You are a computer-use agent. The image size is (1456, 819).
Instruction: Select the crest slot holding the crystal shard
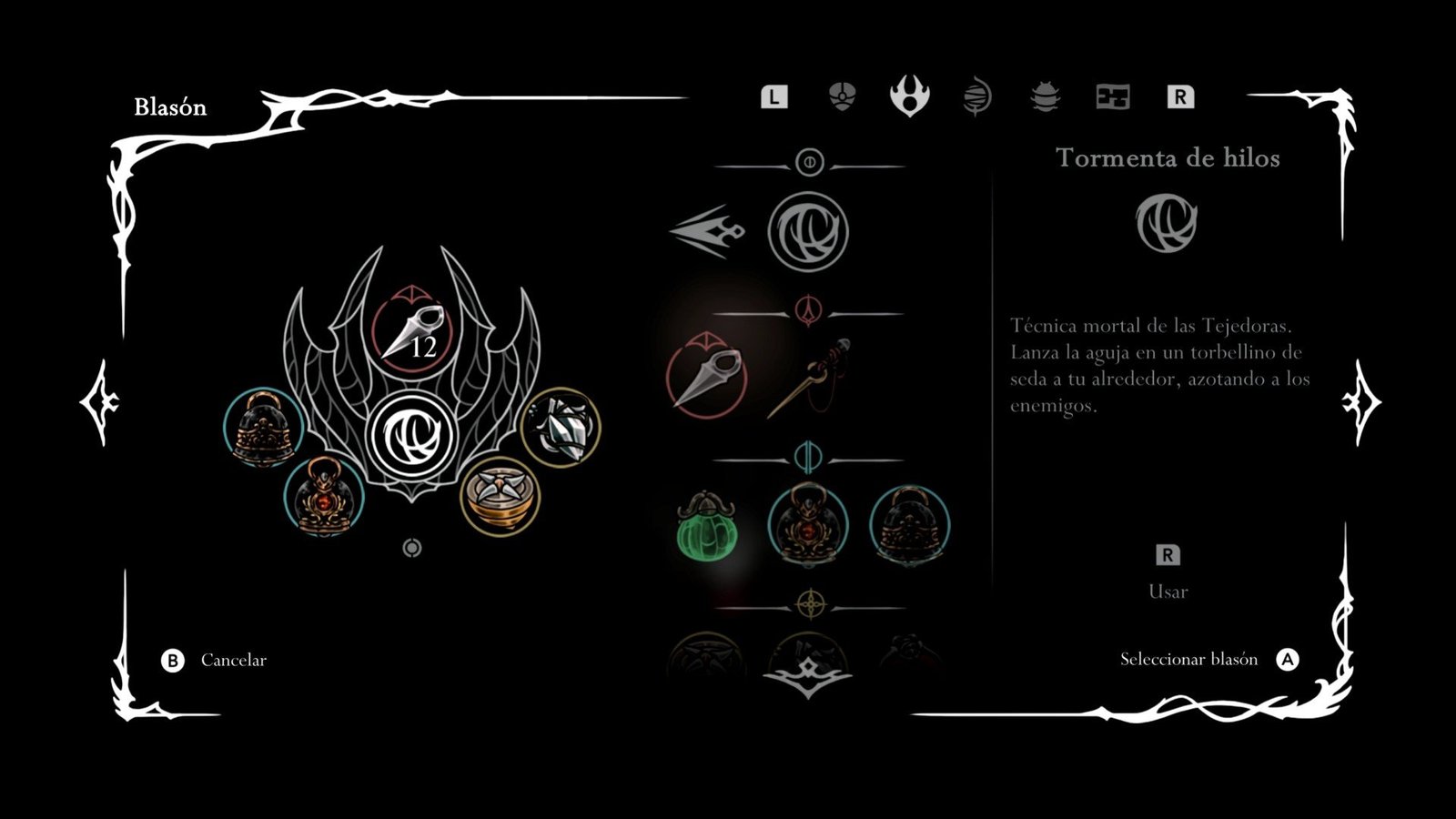point(561,427)
